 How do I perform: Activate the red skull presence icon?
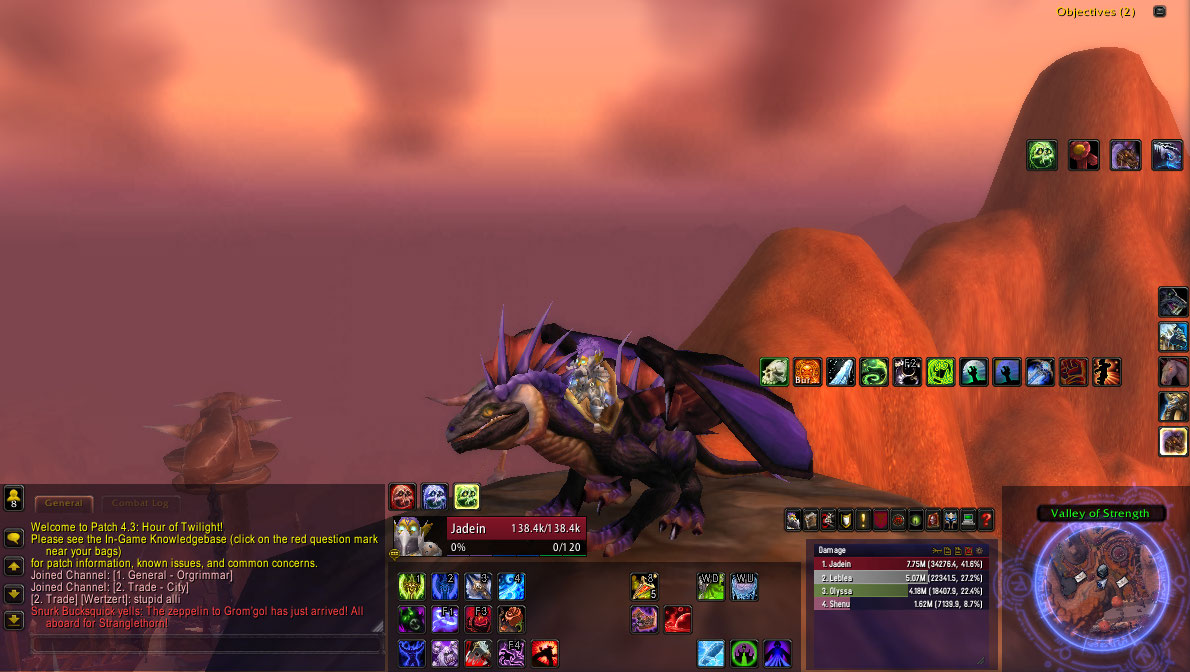(402, 496)
